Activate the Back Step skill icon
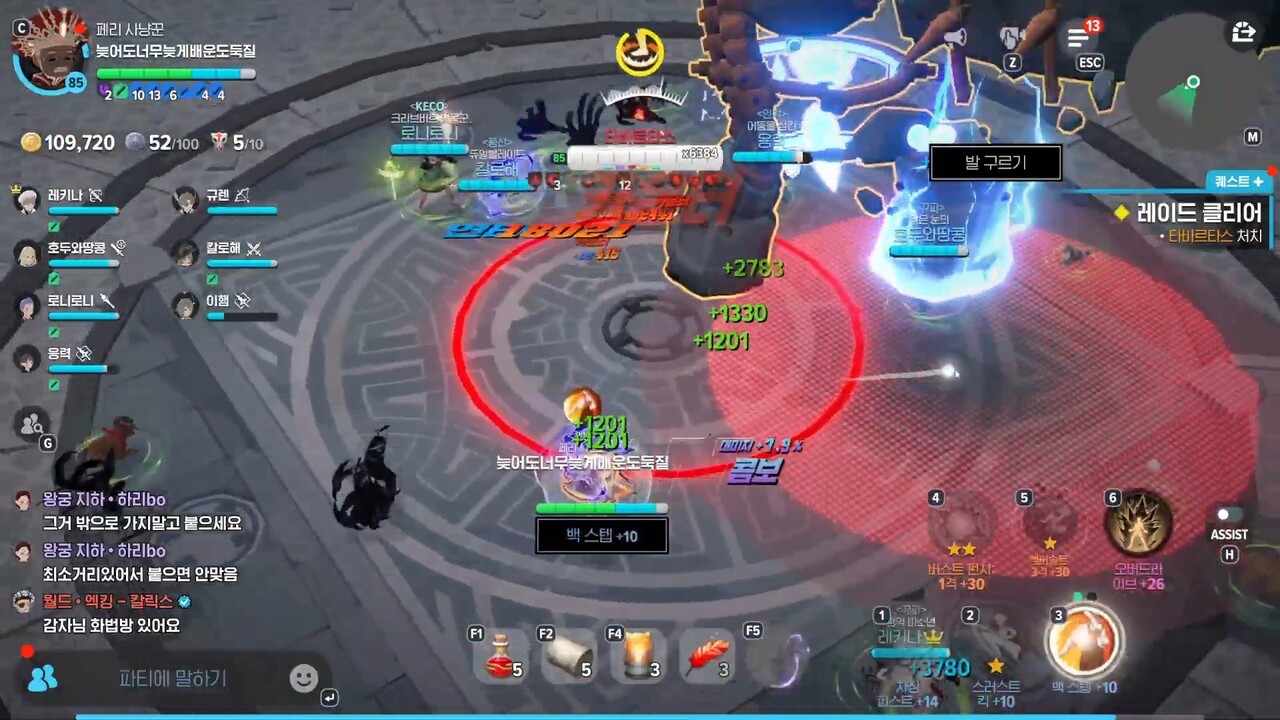 1084,641
